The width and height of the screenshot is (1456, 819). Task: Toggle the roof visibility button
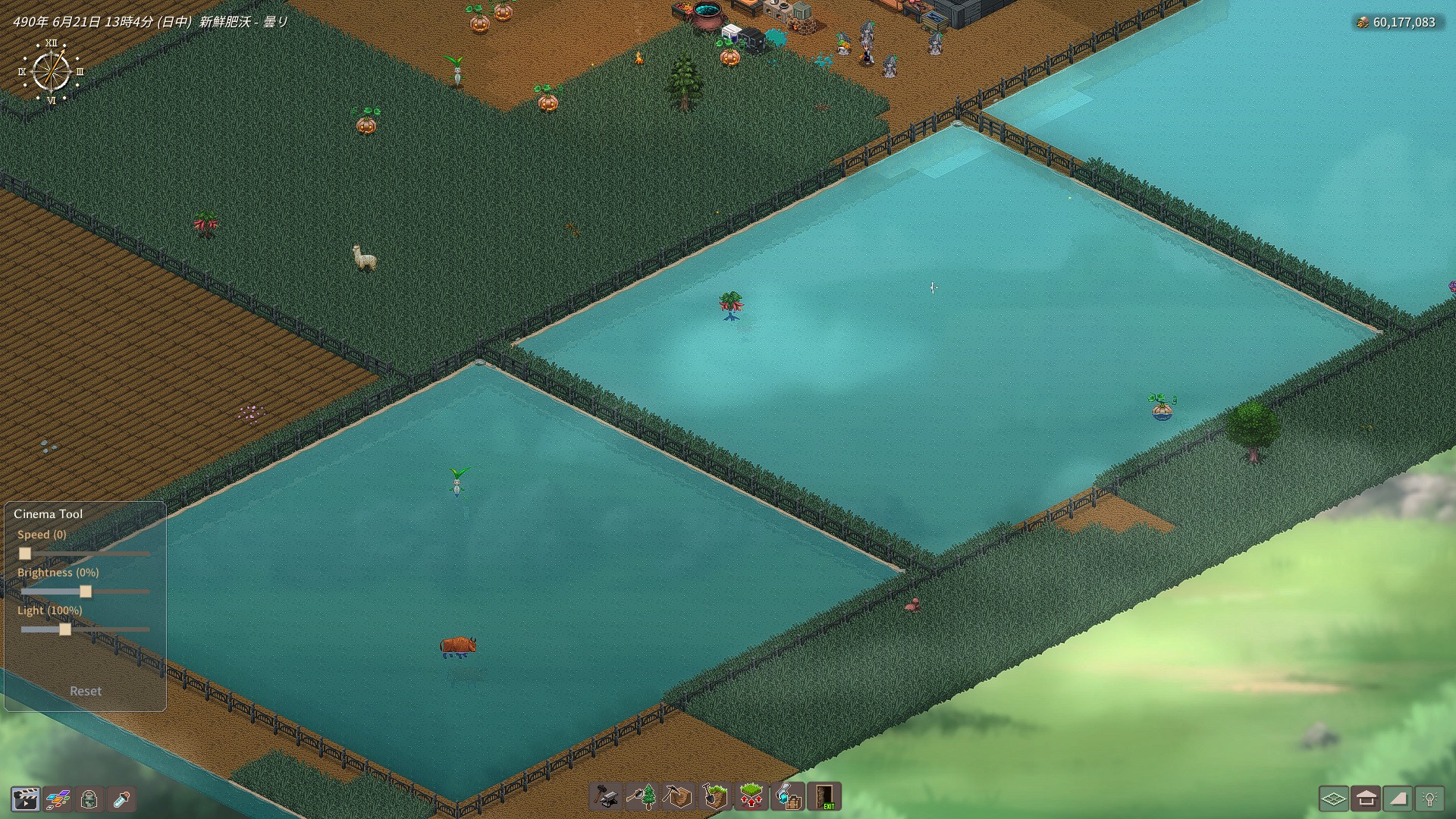click(1366, 799)
